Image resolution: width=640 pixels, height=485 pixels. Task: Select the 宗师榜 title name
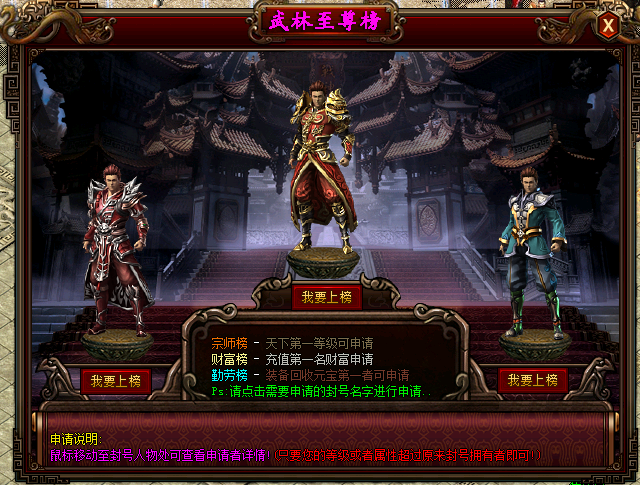click(230, 343)
